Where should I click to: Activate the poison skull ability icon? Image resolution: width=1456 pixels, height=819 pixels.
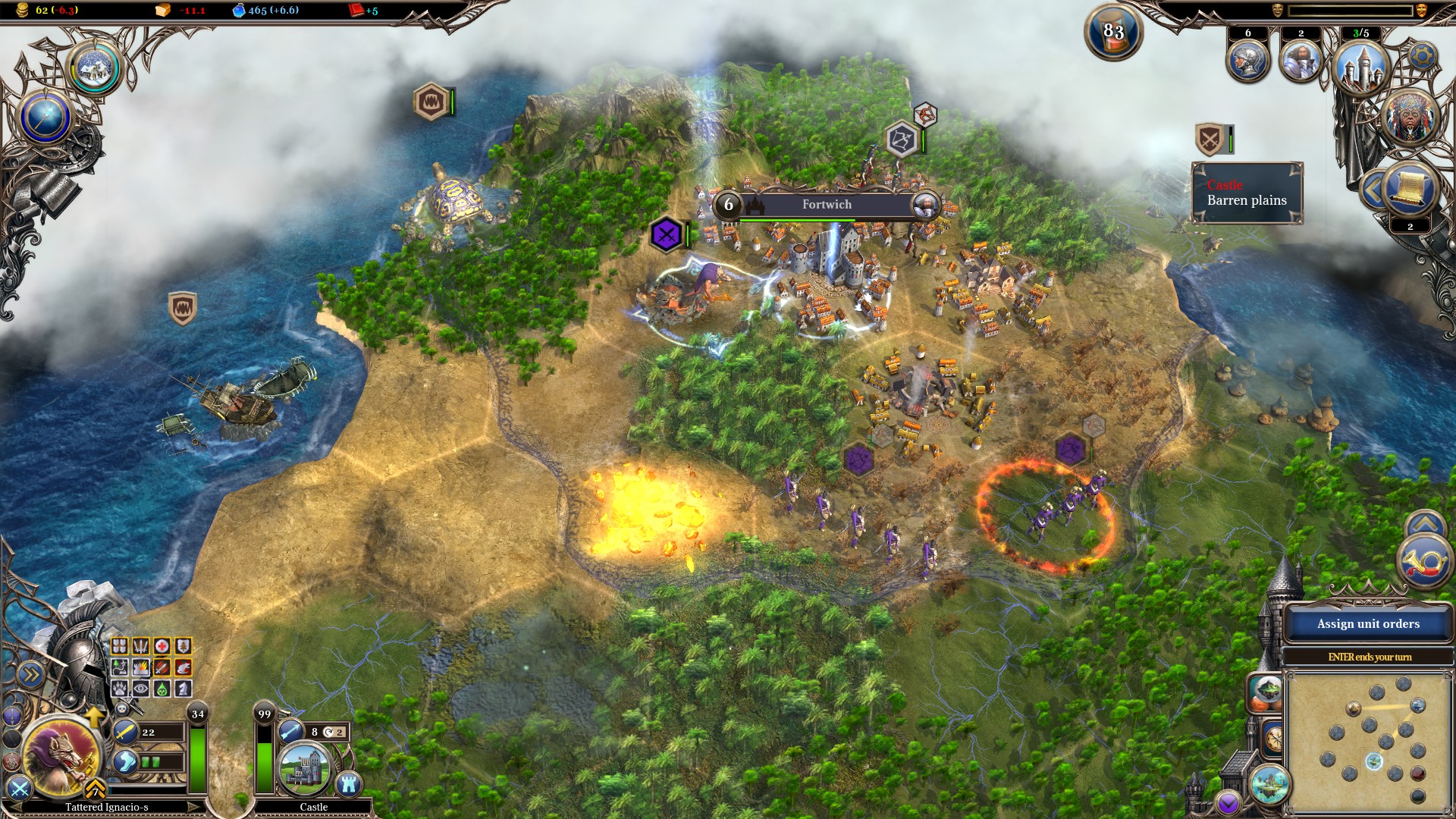[x=162, y=689]
